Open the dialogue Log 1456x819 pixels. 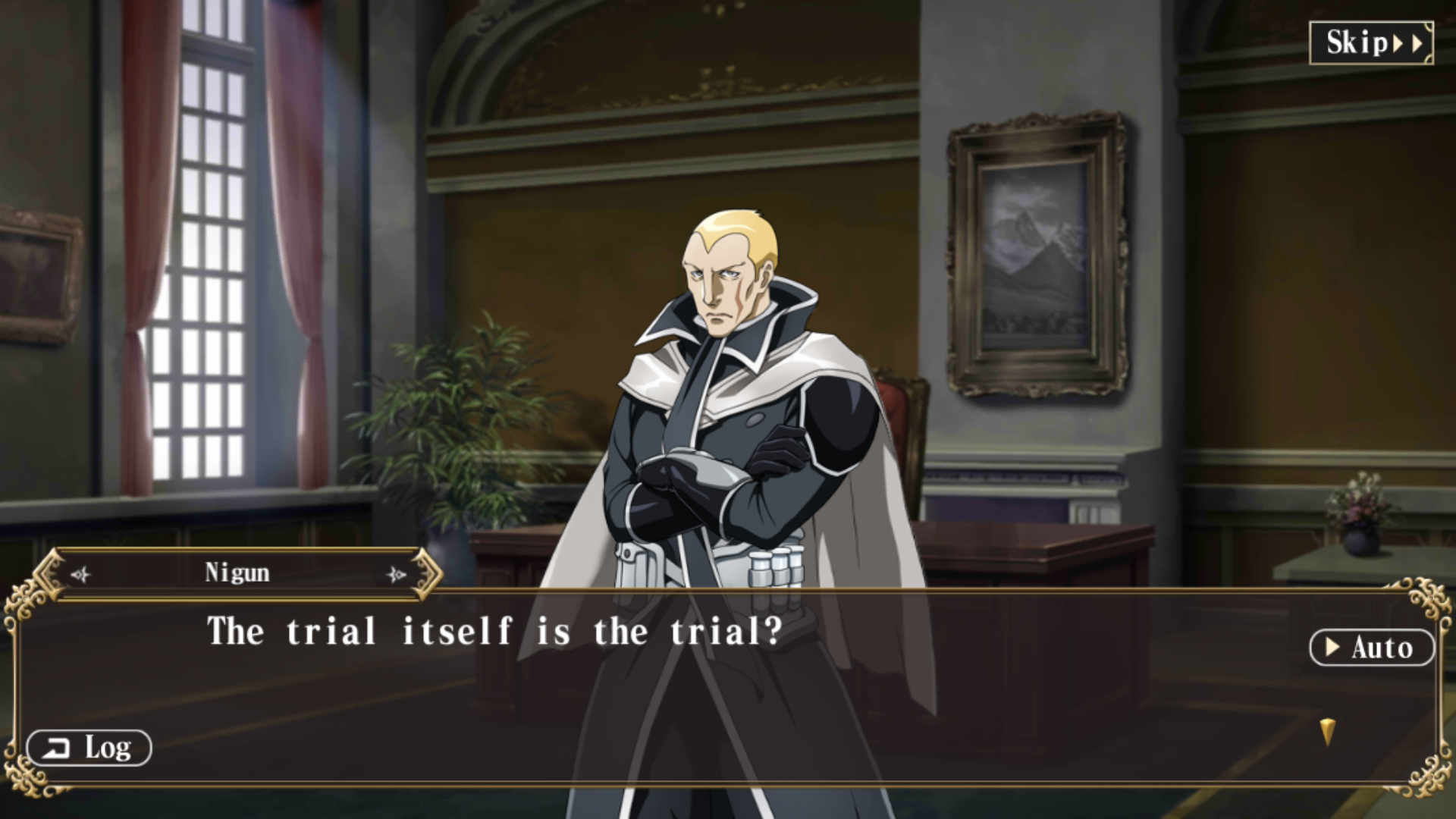pyautogui.click(x=89, y=748)
